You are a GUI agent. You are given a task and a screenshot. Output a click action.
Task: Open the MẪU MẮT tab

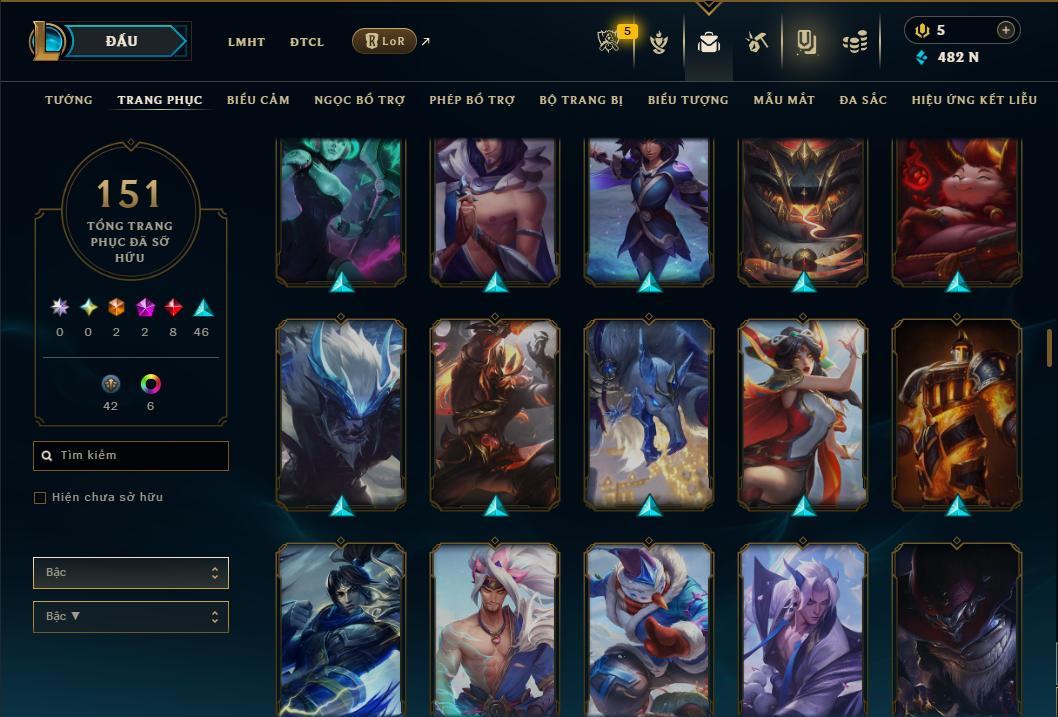tap(784, 100)
